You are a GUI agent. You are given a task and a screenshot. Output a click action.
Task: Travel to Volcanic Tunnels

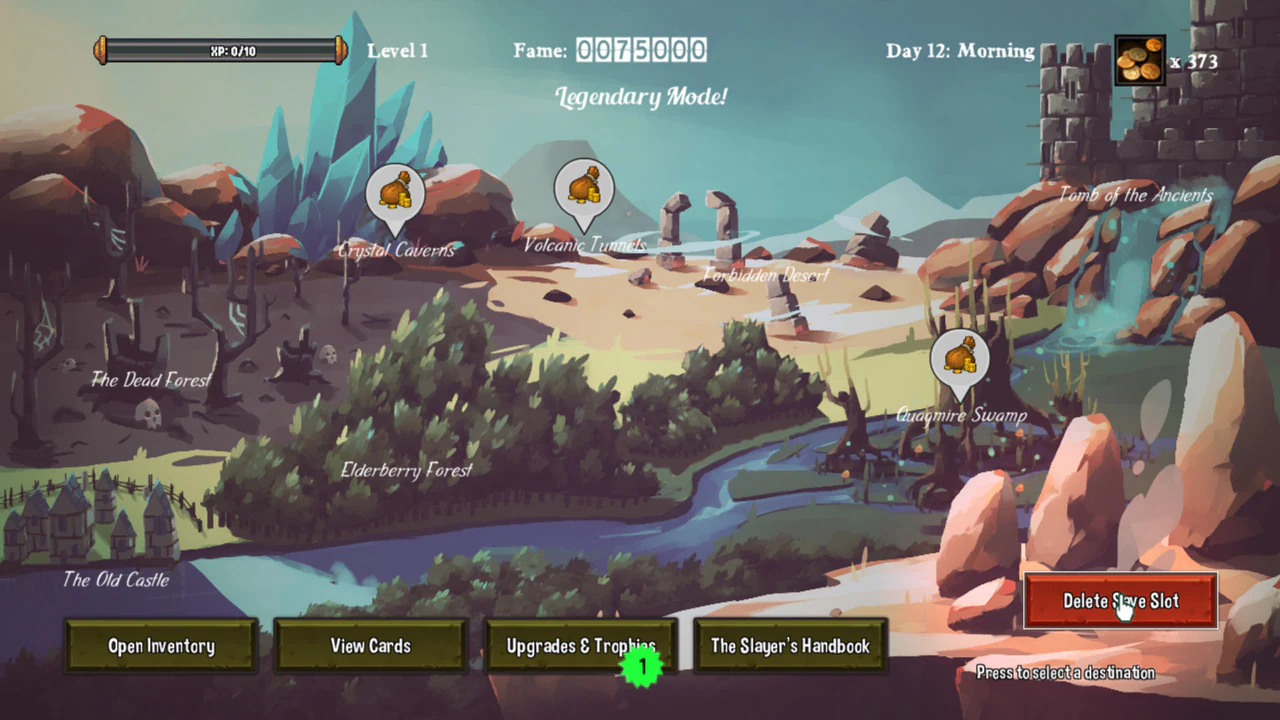pyautogui.click(x=583, y=243)
